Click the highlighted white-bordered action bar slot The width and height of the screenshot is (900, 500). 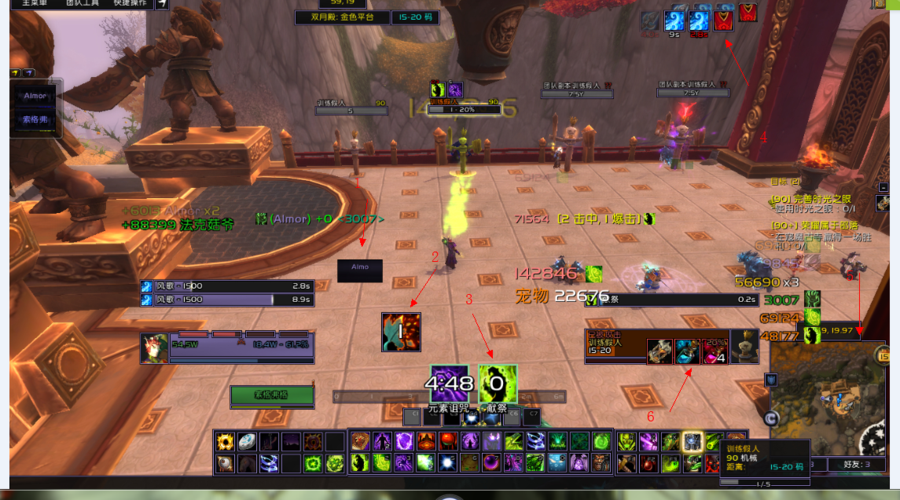pyautogui.click(x=692, y=441)
